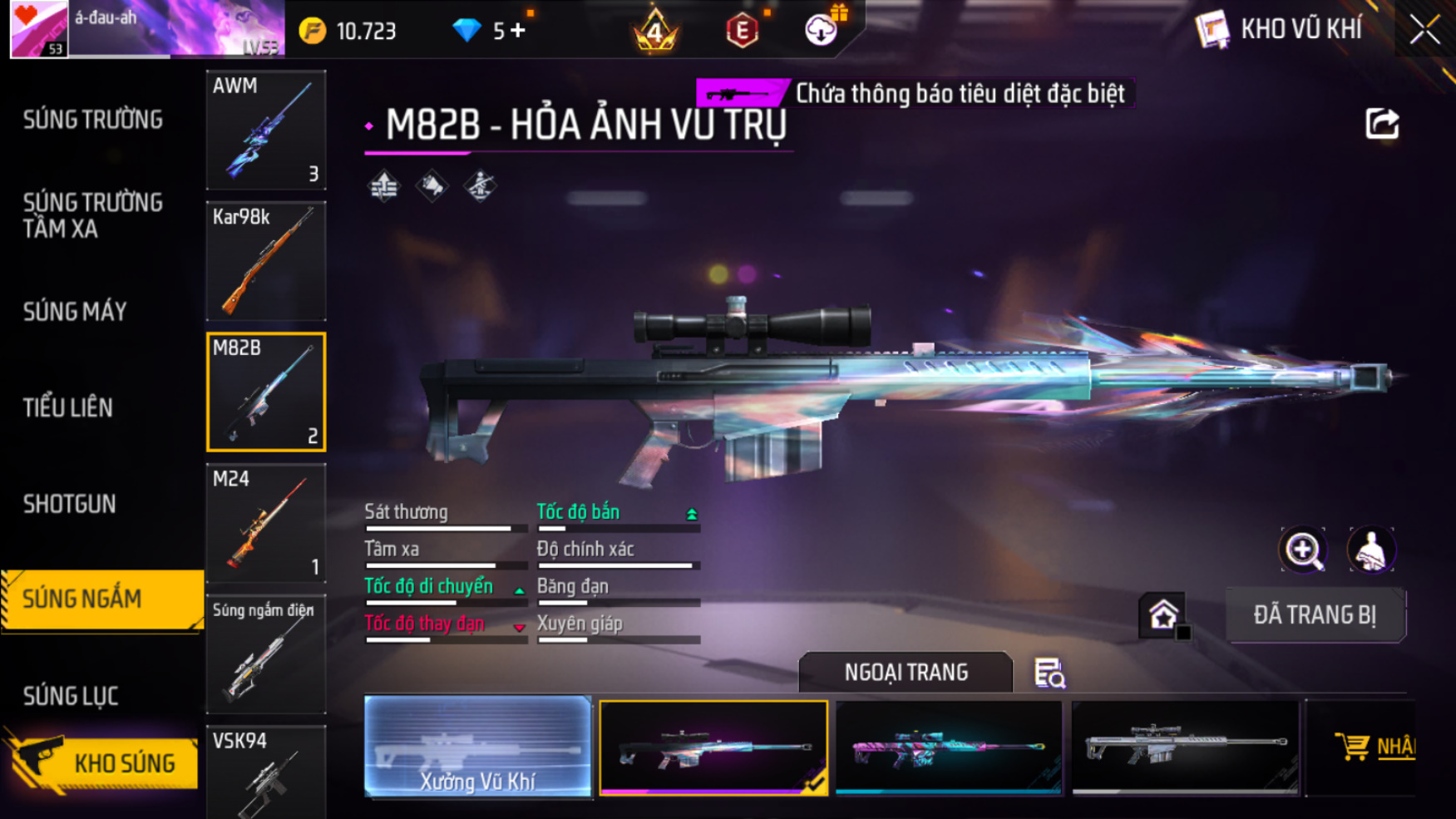This screenshot has height=819, width=1456.
Task: Show the character preview icon
Action: (x=1370, y=550)
